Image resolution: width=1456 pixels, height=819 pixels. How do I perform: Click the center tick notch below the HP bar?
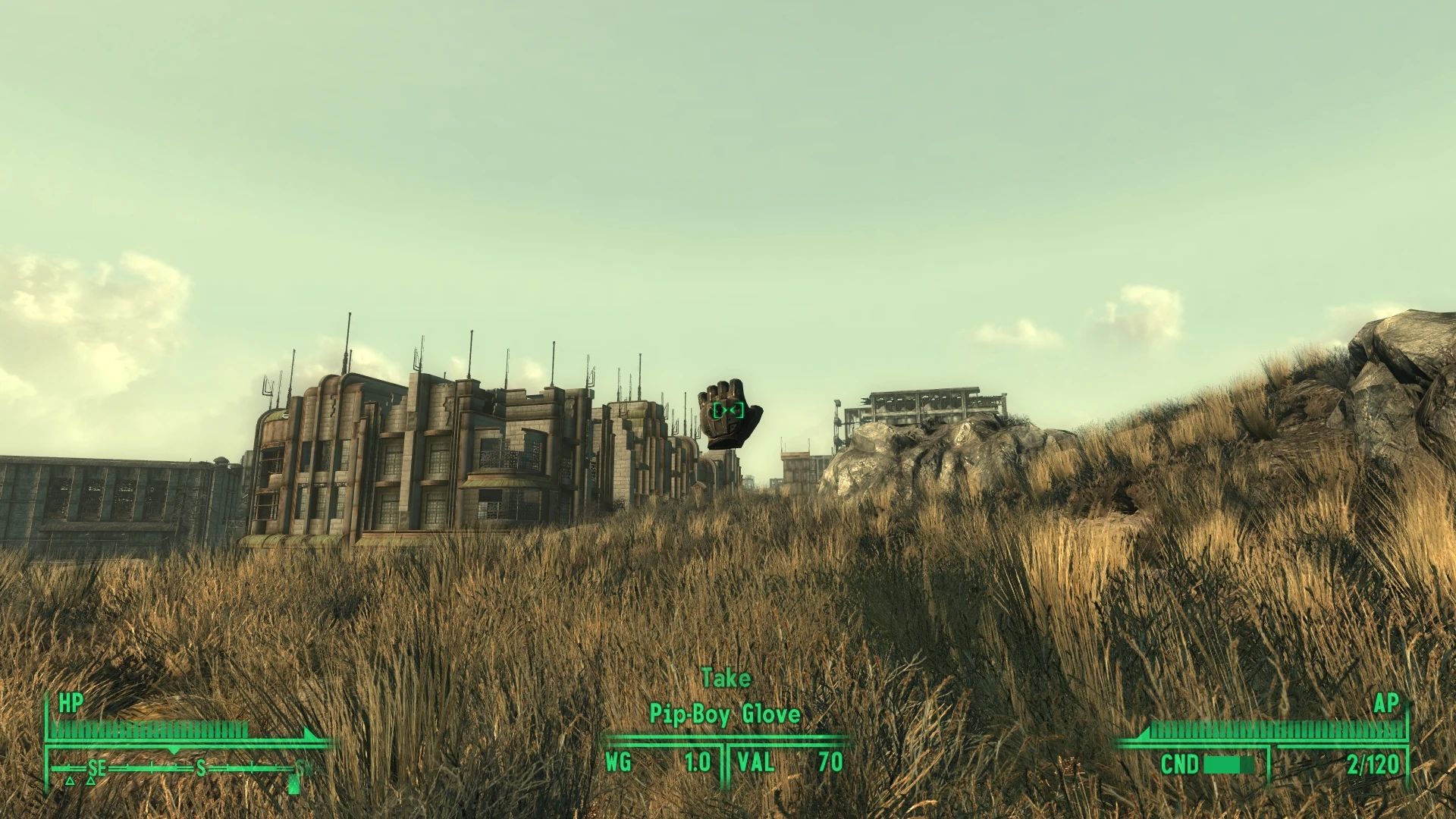click(x=174, y=751)
